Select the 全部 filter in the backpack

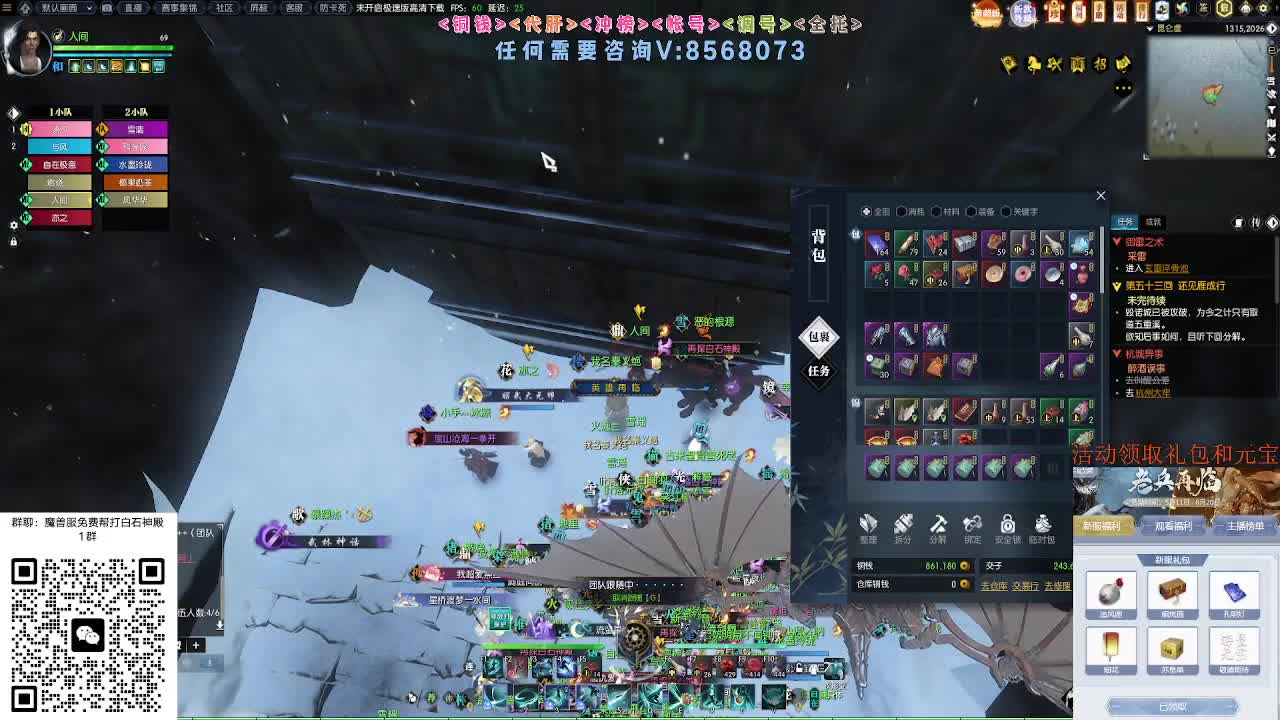(x=866, y=210)
